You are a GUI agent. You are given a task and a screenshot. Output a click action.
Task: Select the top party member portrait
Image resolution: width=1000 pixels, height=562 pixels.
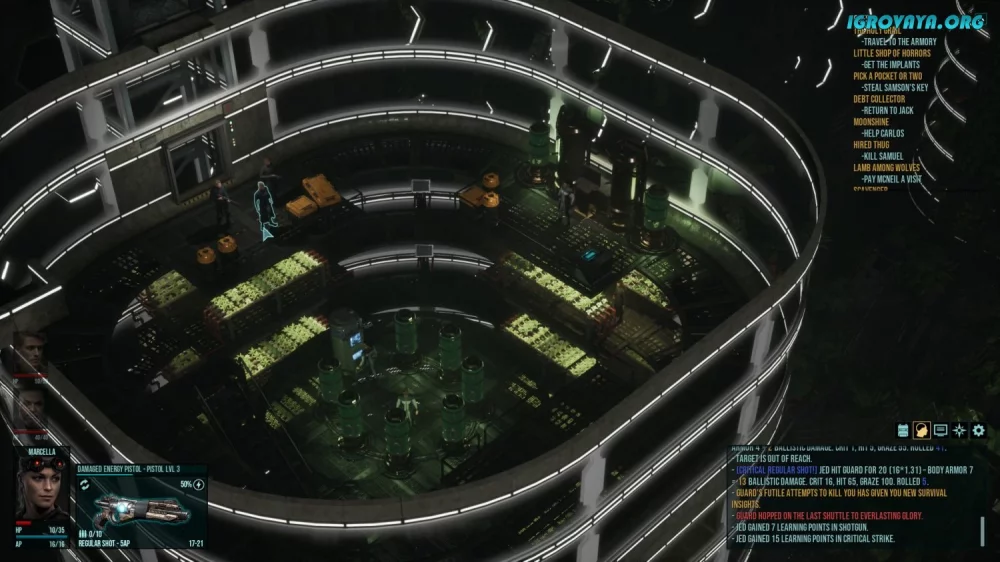(31, 350)
